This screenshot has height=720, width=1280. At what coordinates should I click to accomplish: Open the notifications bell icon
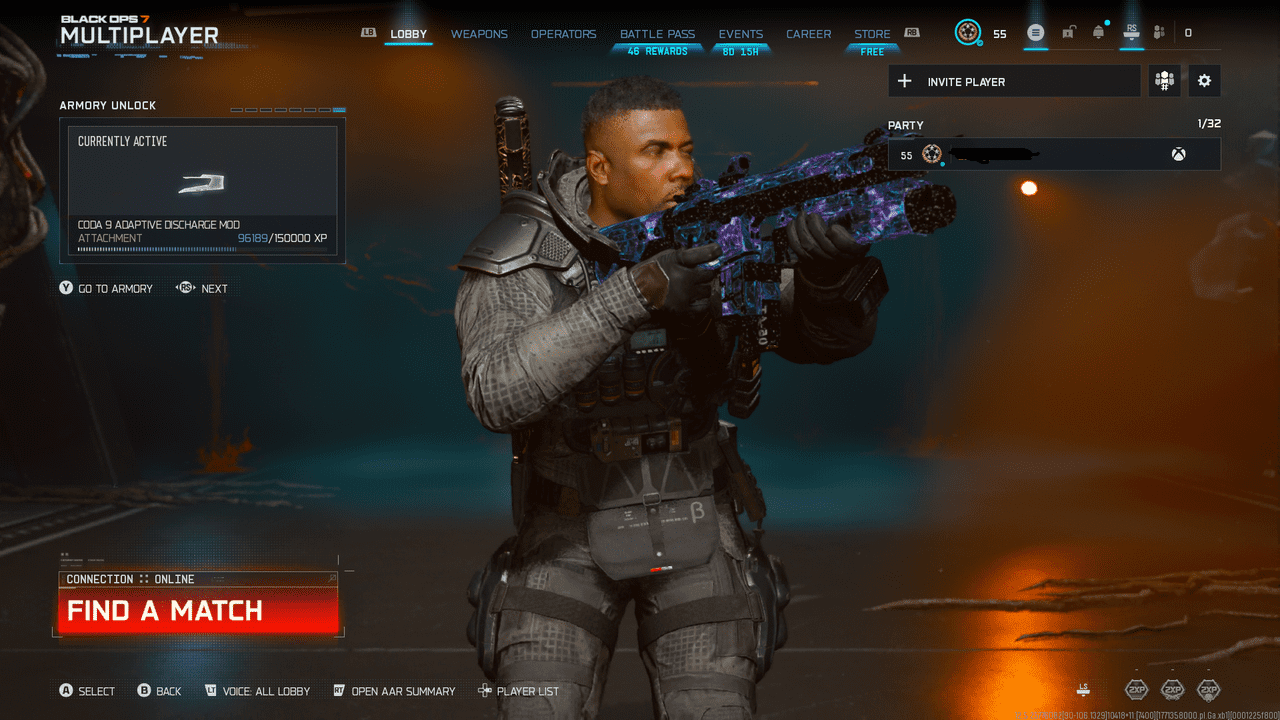(x=1097, y=33)
